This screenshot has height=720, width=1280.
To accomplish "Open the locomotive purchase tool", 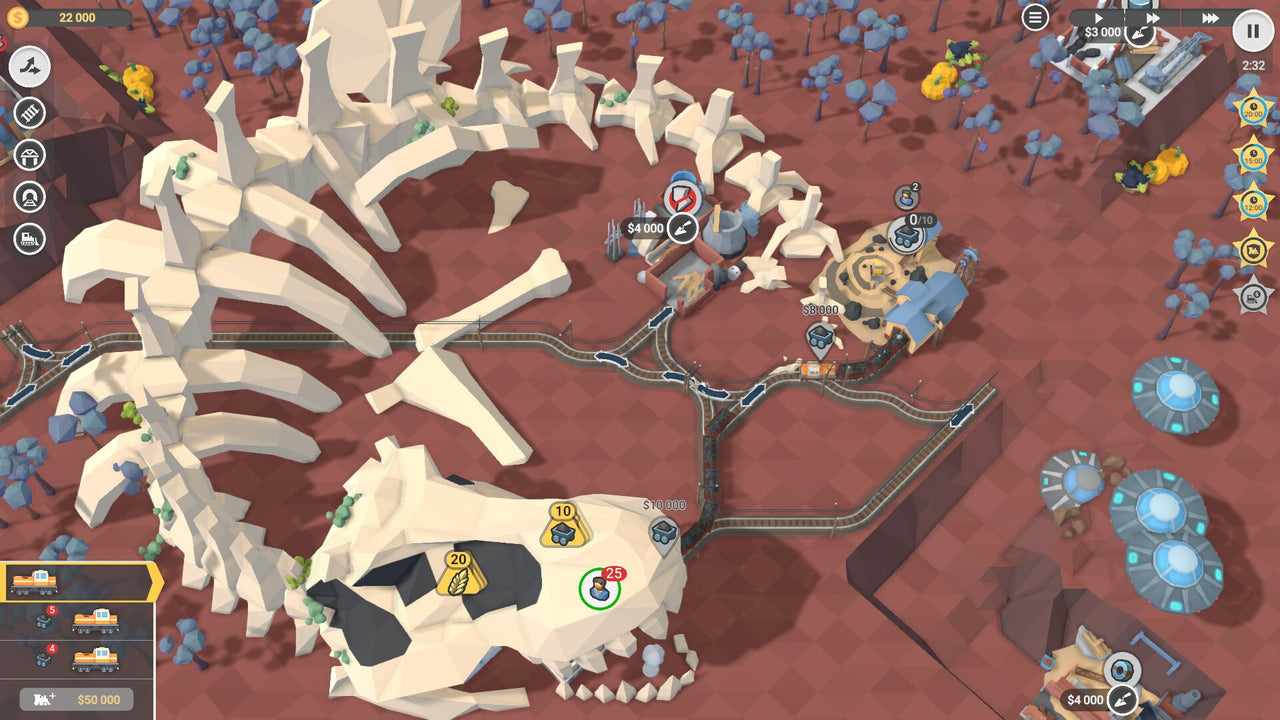I will [x=30, y=238].
